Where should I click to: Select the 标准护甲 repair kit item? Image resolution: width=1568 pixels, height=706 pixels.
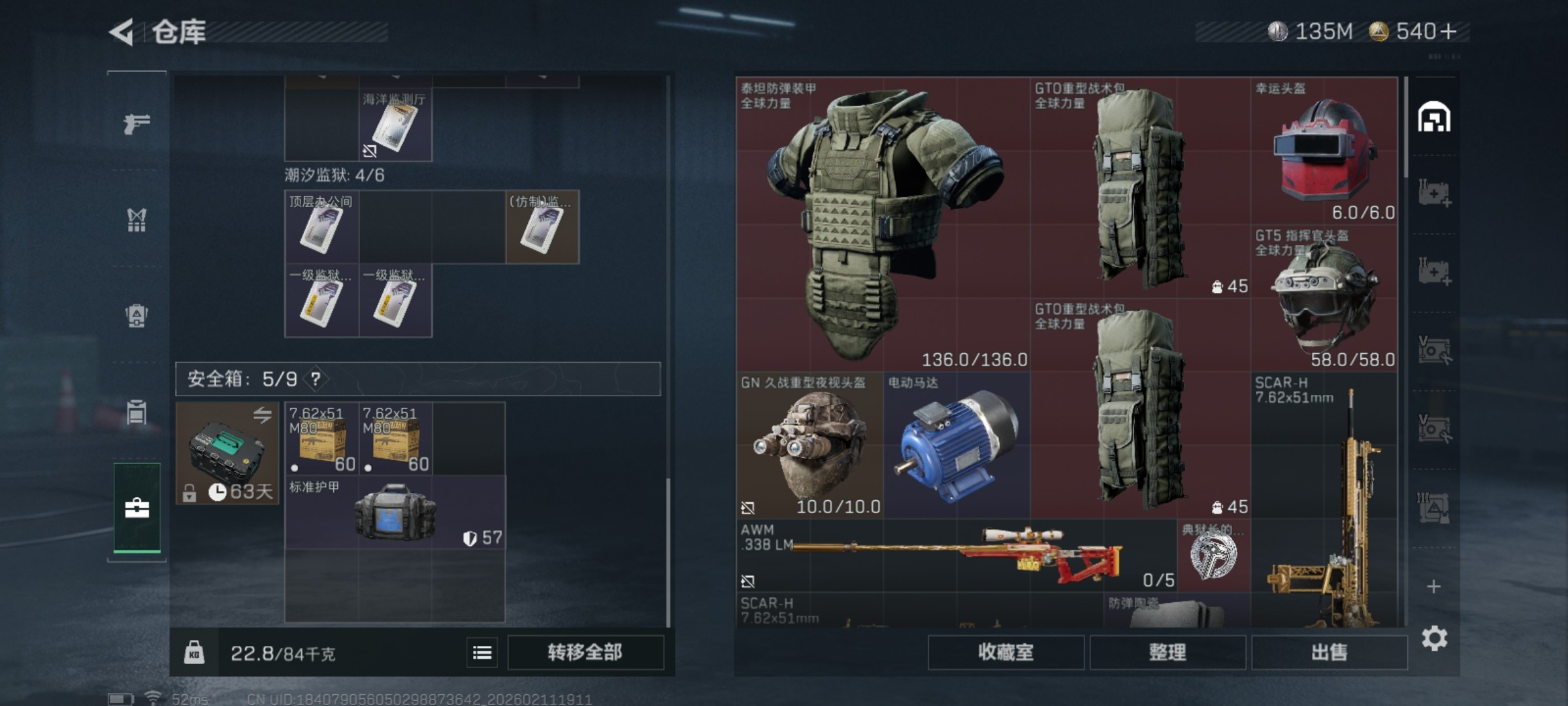(395, 513)
